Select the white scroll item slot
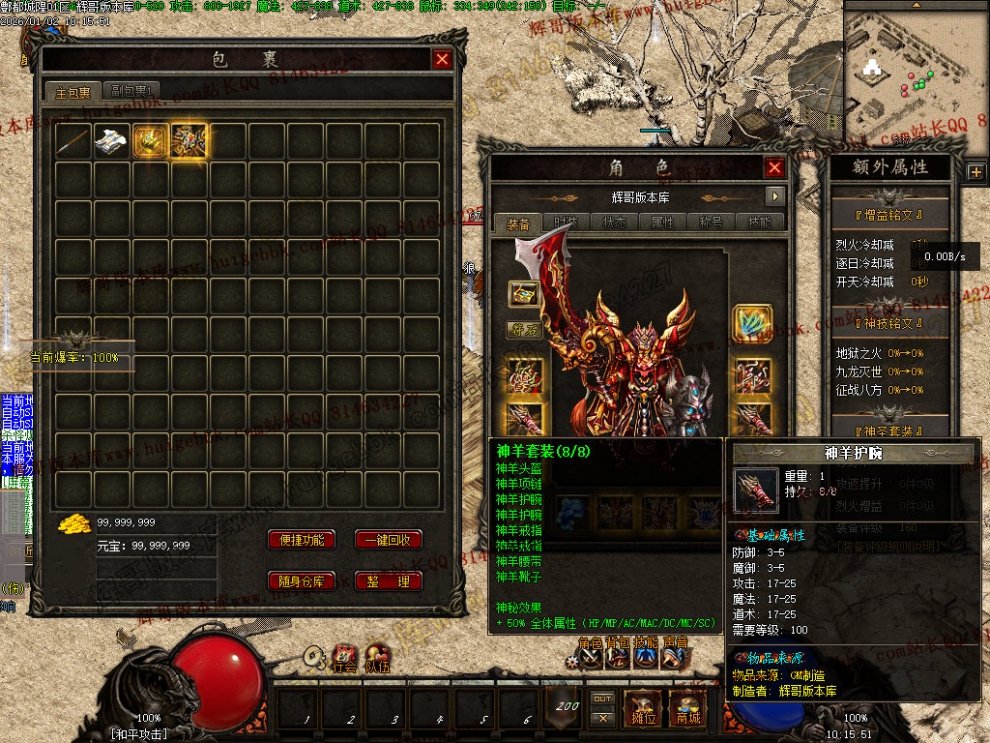Image resolution: width=990 pixels, height=743 pixels. (112, 141)
